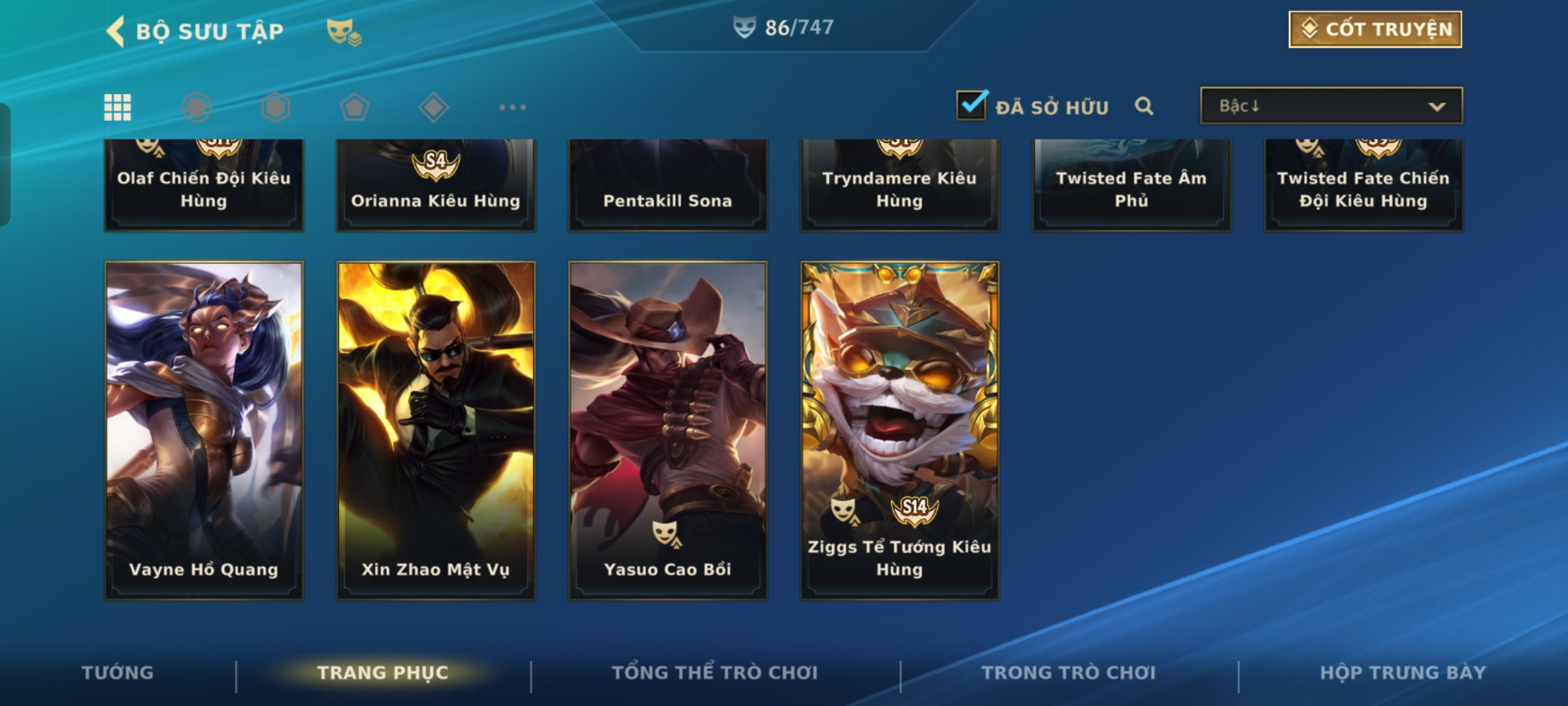Go back from the Bộ Sưu Tập screen
Viewport: 1568px width, 706px height.
coord(116,31)
